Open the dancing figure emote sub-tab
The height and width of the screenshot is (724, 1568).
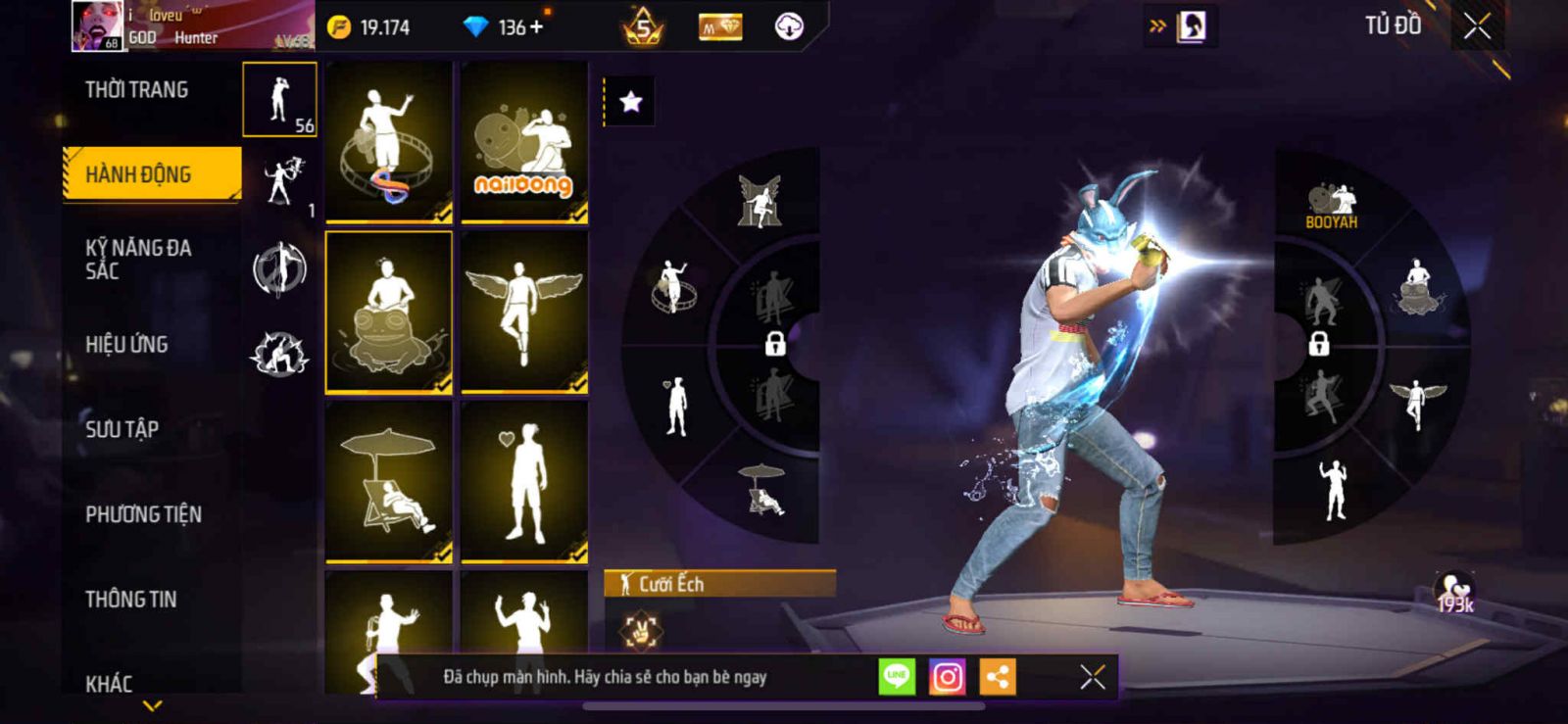tap(279, 182)
